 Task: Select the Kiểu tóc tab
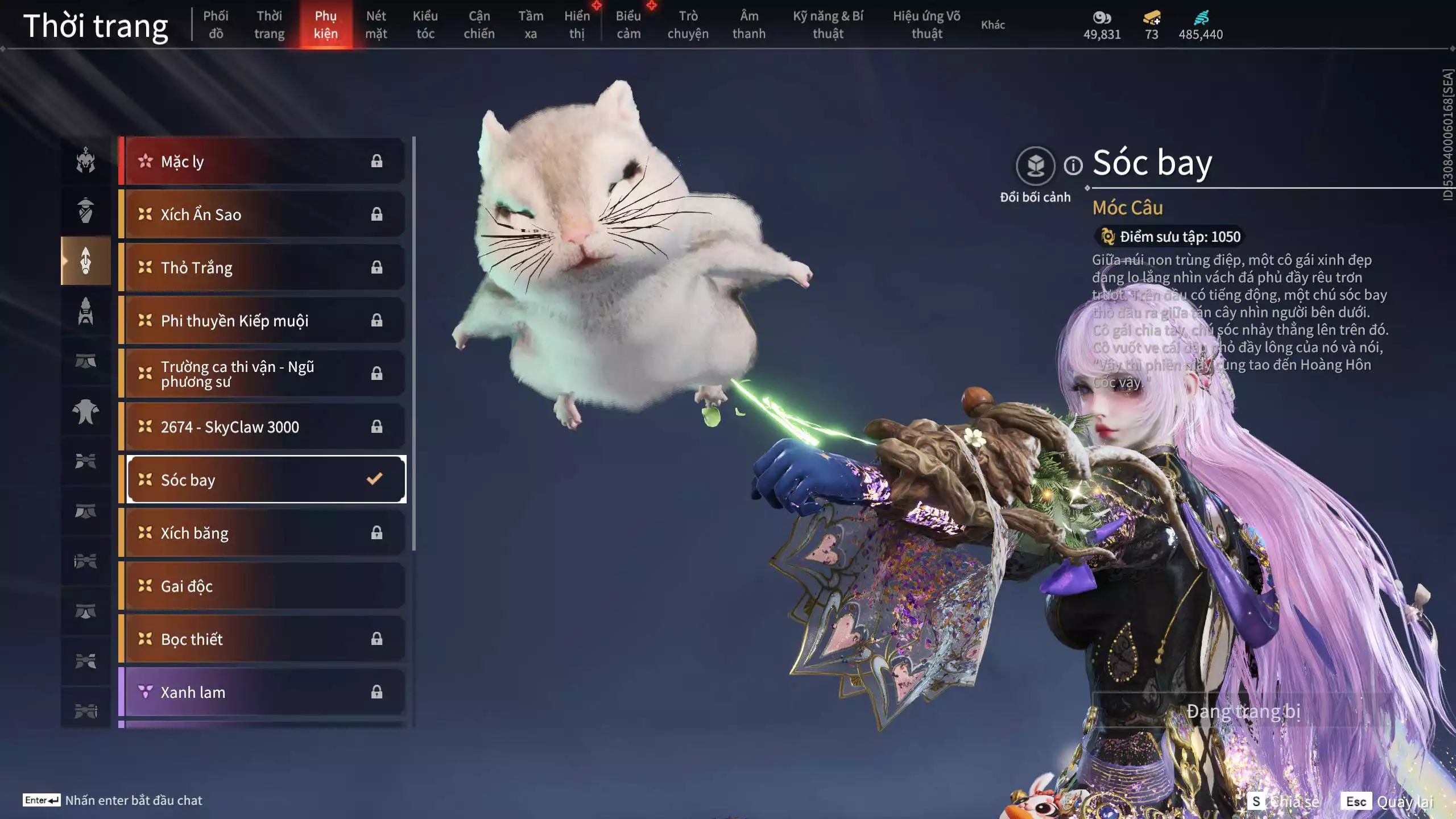click(425, 24)
